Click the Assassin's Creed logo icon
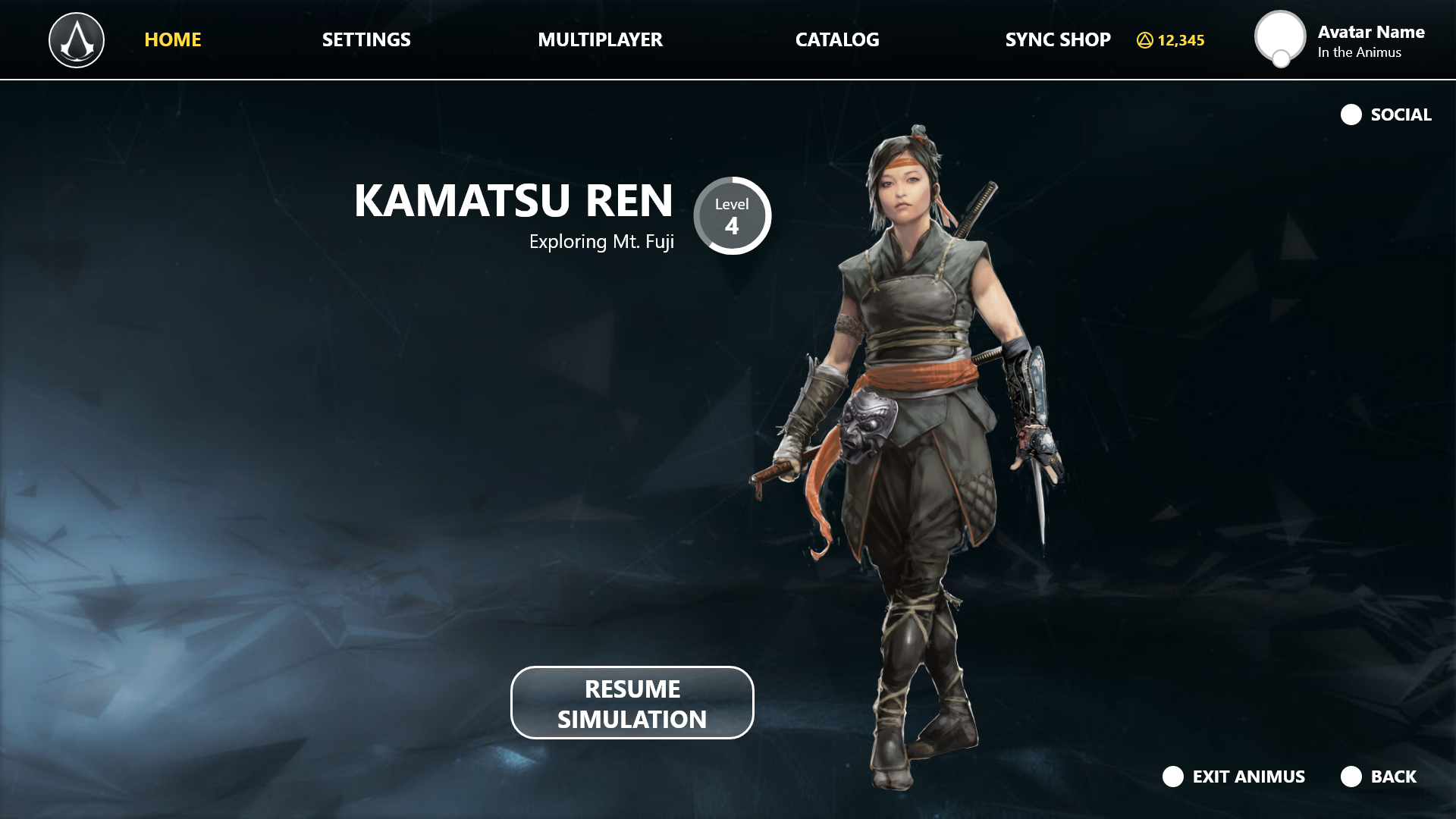The width and height of the screenshot is (1456, 819). tap(77, 40)
